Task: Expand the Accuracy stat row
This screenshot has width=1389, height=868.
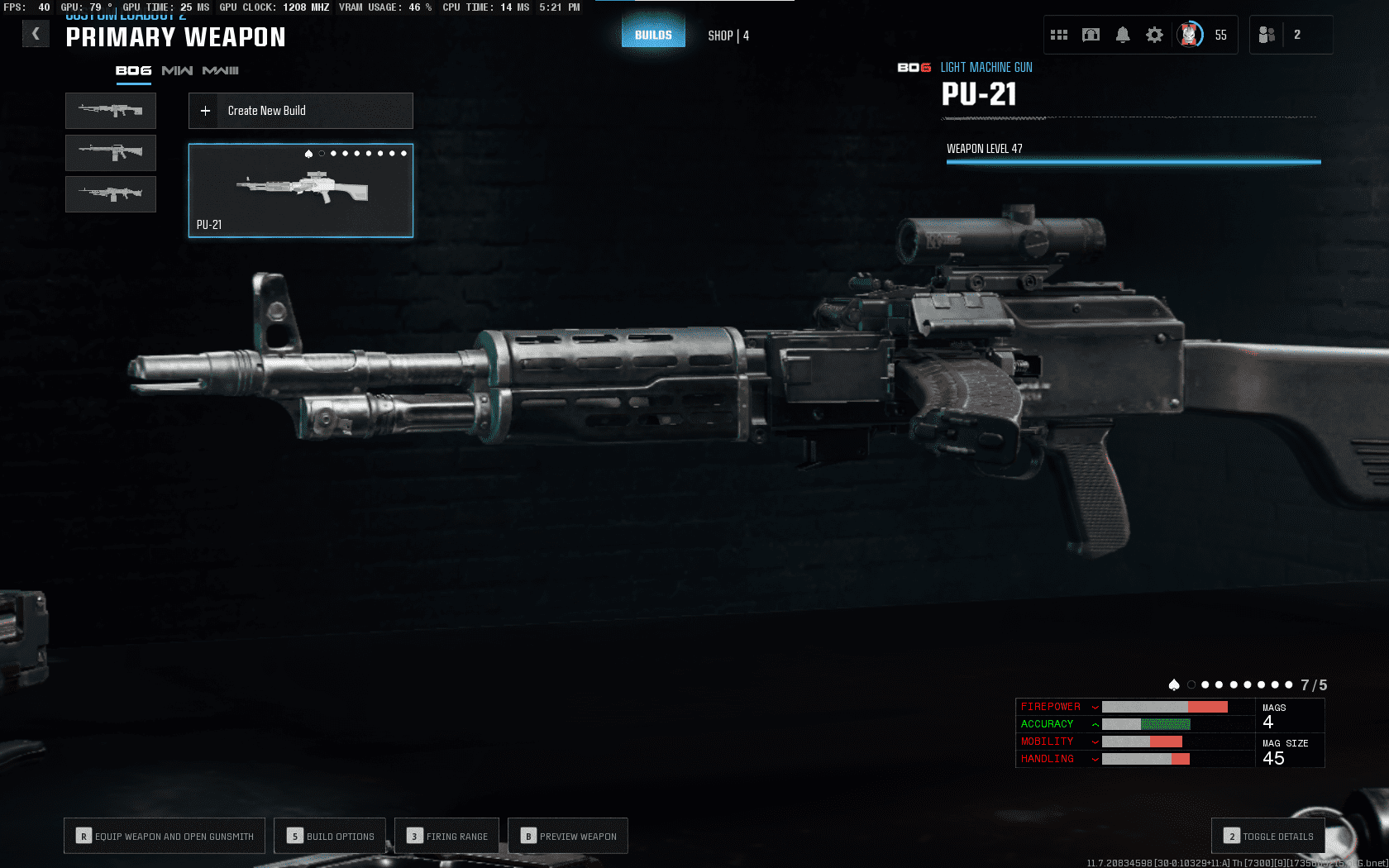Action: [x=1095, y=724]
